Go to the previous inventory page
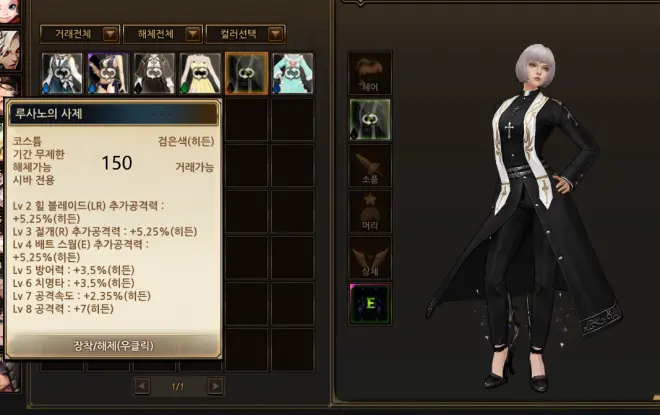660x415 pixels. (142, 386)
